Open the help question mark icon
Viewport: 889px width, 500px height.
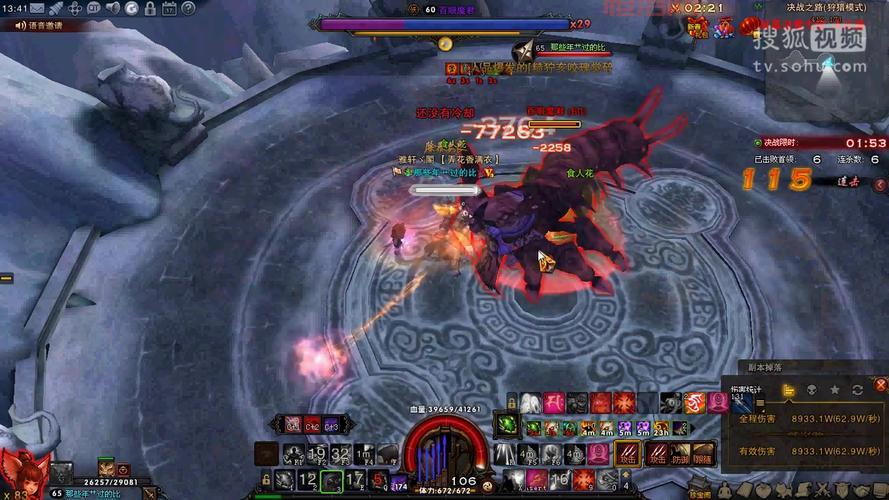coord(187,8)
